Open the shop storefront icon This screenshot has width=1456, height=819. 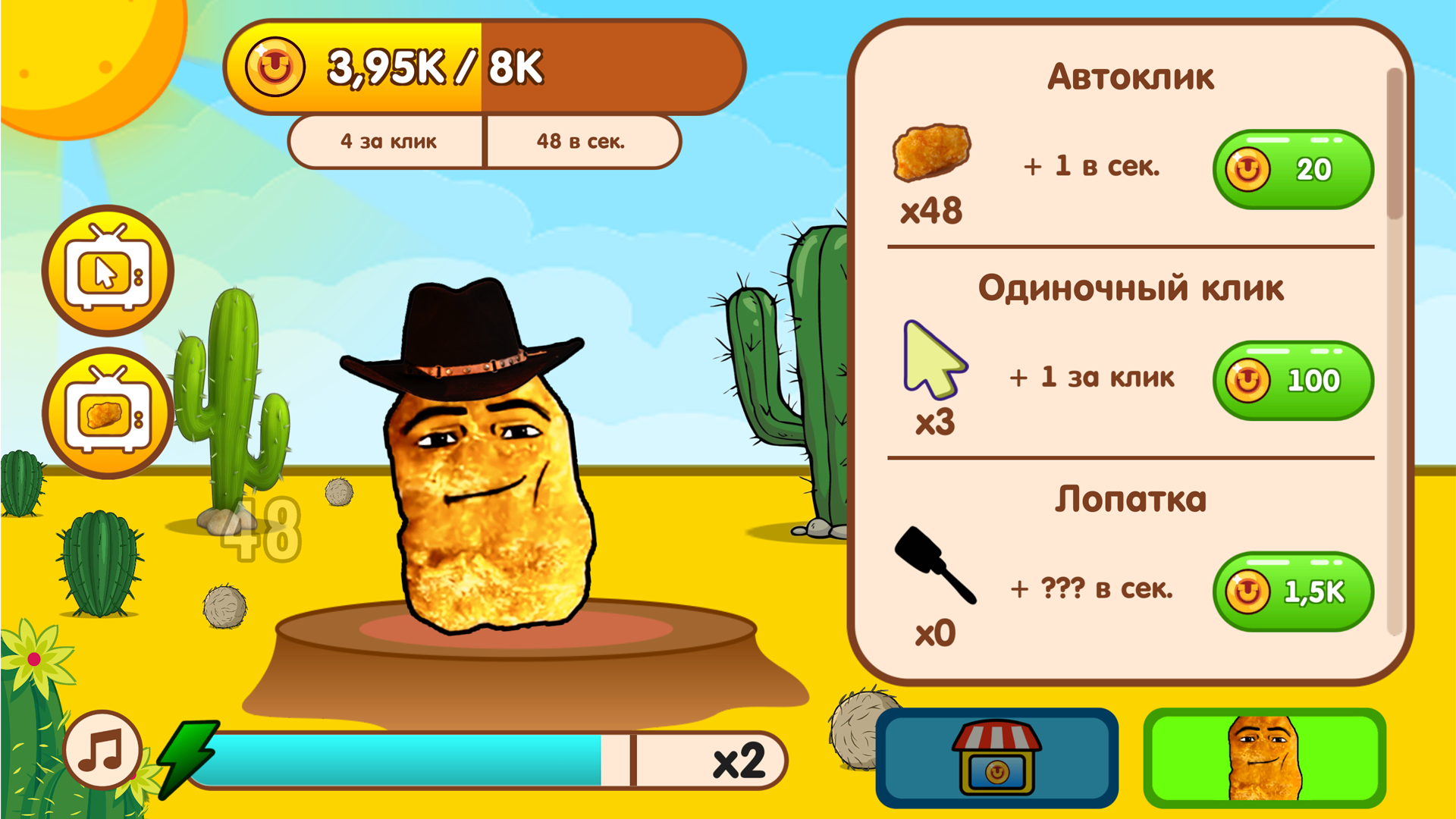[x=996, y=757]
